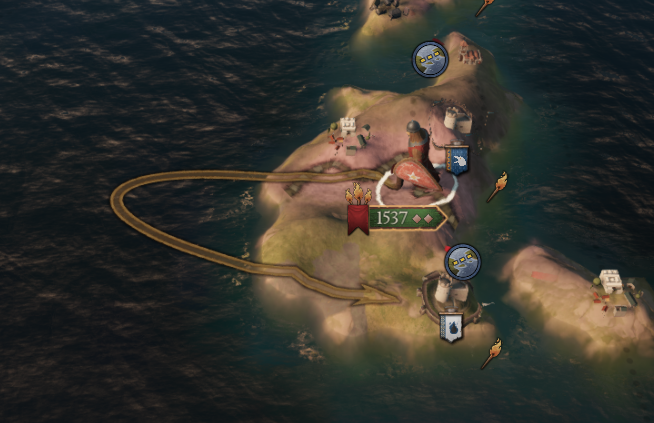The image size is (654, 423).
Task: Click the blue shield coat of arms
Action: pos(458,160)
